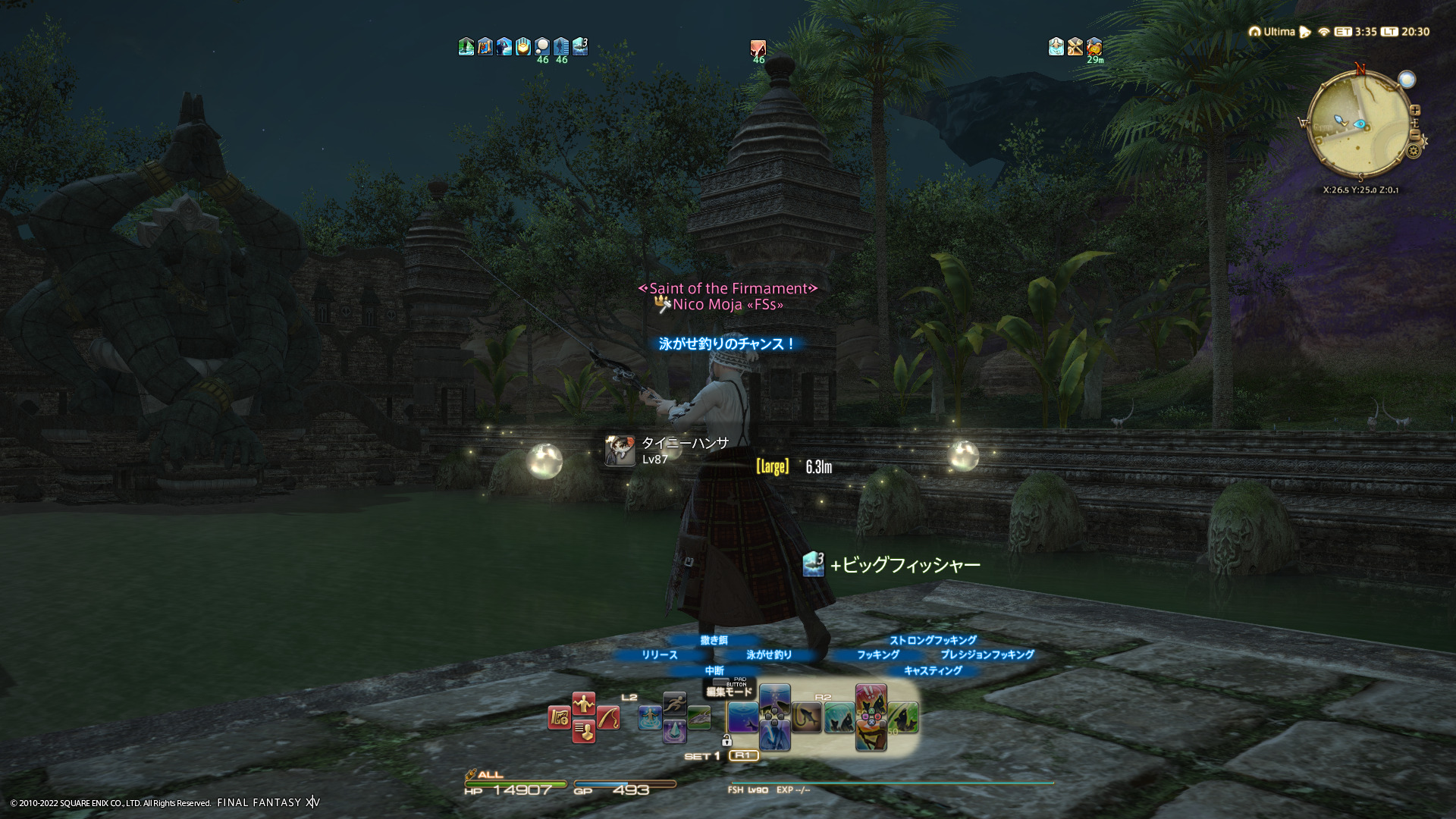Activate the sprint running-figure action
Image resolution: width=1456 pixels, height=819 pixels.
[x=674, y=704]
